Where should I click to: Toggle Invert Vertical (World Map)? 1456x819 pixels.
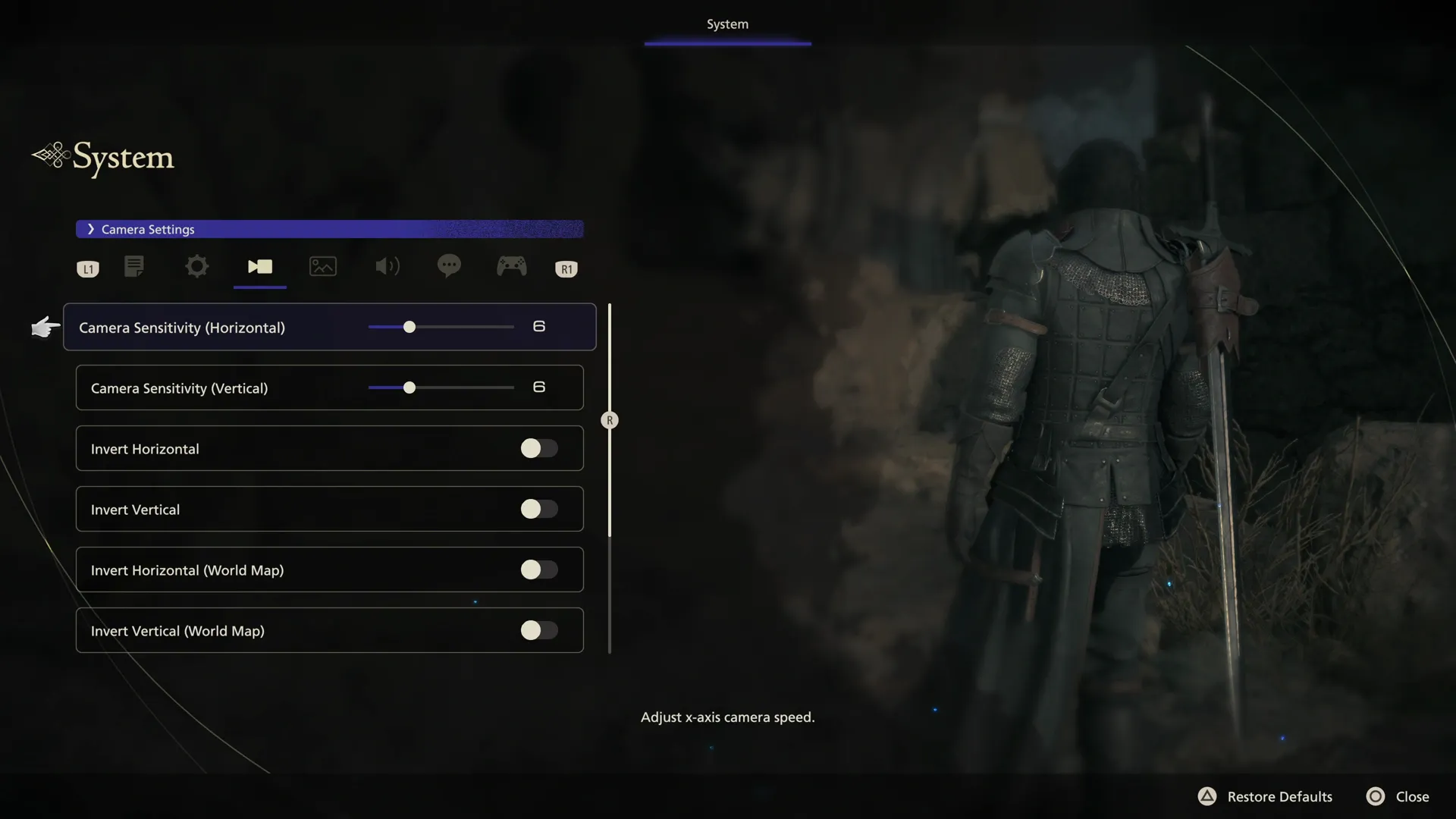[539, 630]
